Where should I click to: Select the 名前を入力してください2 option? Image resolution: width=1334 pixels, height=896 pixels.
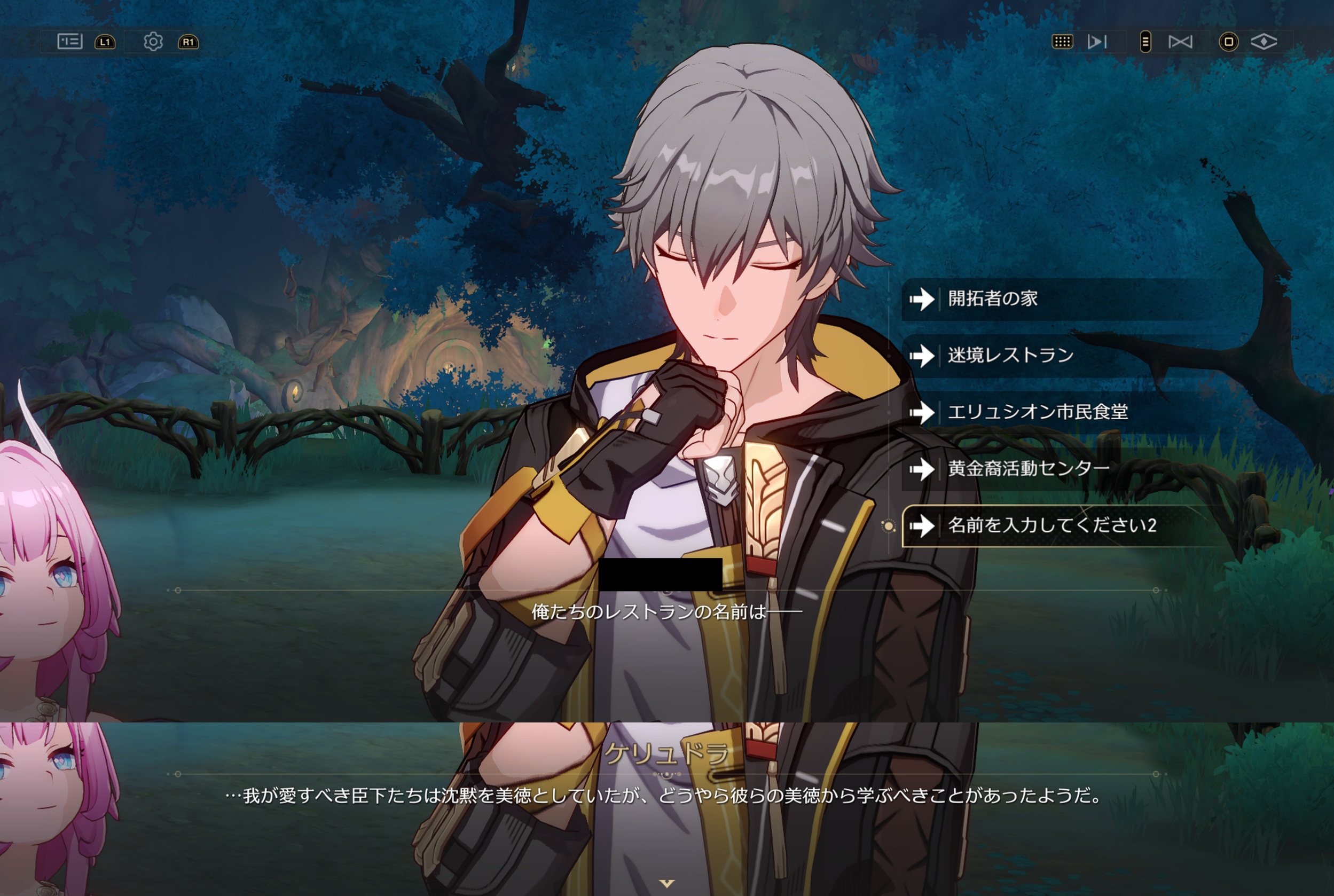[1051, 525]
